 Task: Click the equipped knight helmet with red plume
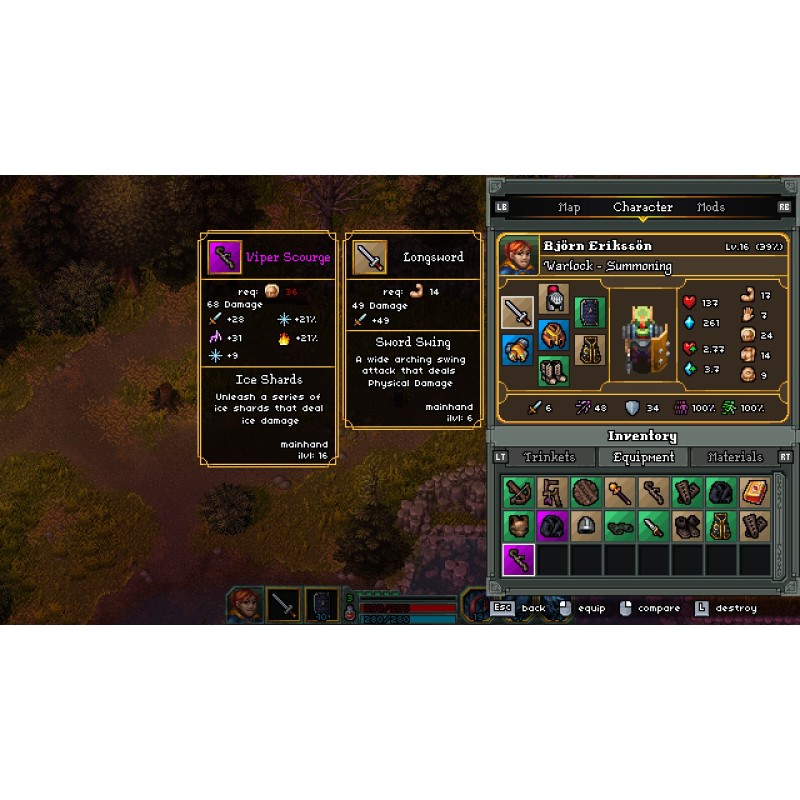tap(553, 299)
